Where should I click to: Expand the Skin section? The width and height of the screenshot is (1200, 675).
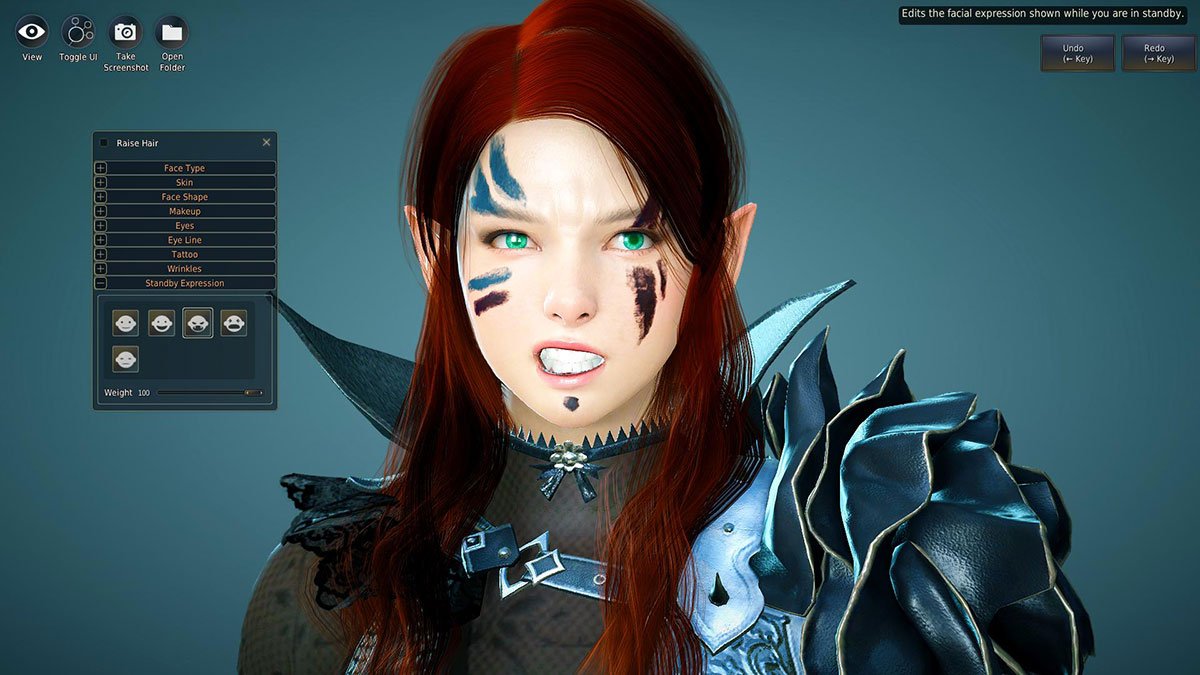(x=184, y=183)
